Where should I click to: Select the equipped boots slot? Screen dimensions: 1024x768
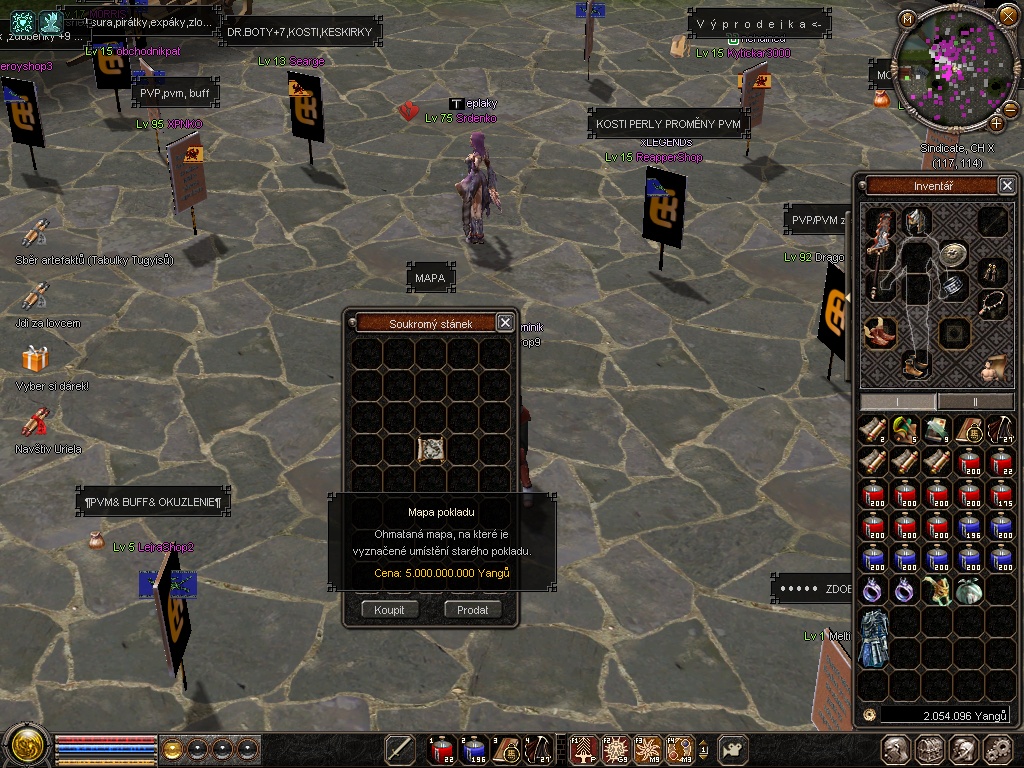[914, 365]
